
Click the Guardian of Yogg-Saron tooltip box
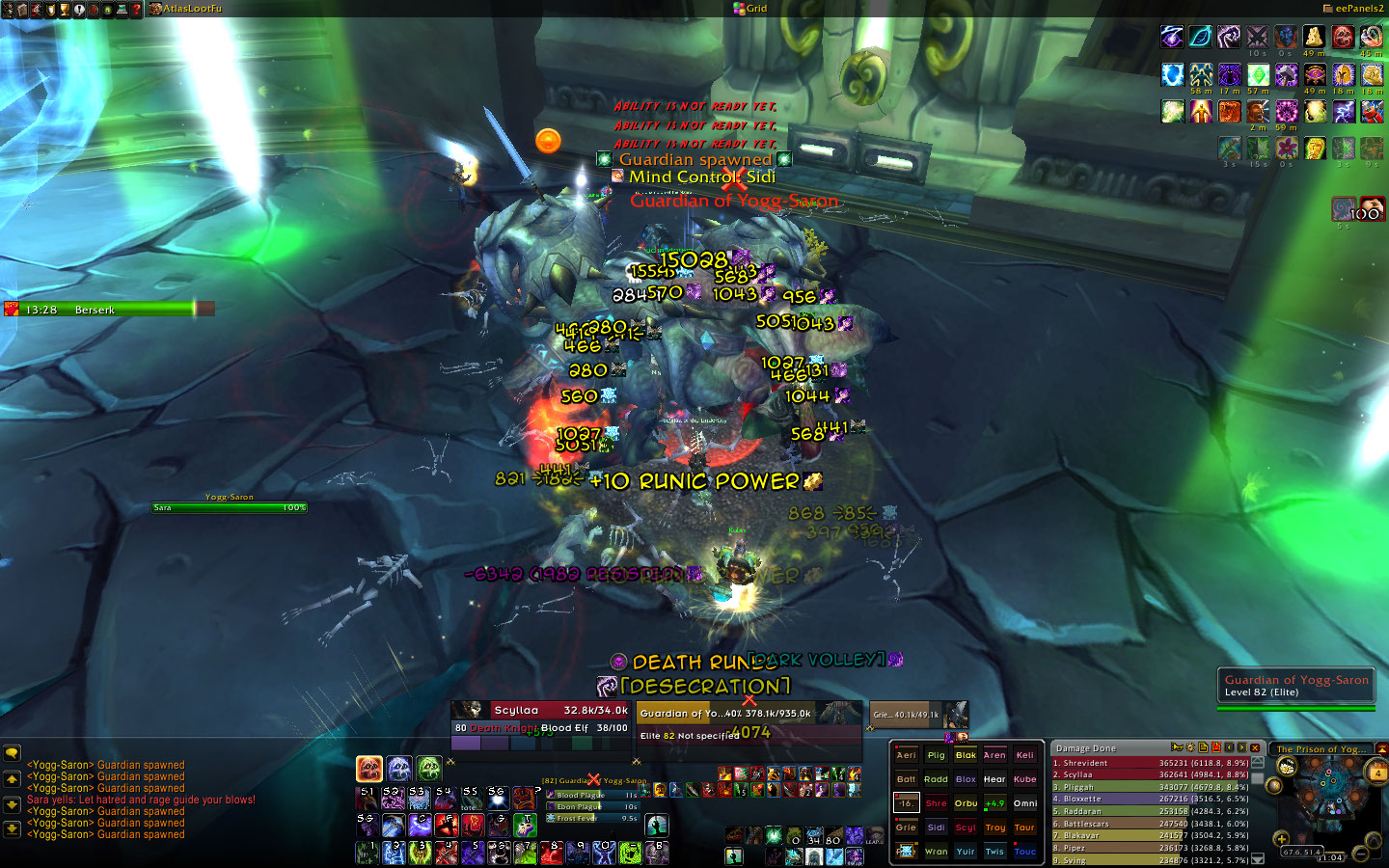pyautogui.click(x=1295, y=686)
